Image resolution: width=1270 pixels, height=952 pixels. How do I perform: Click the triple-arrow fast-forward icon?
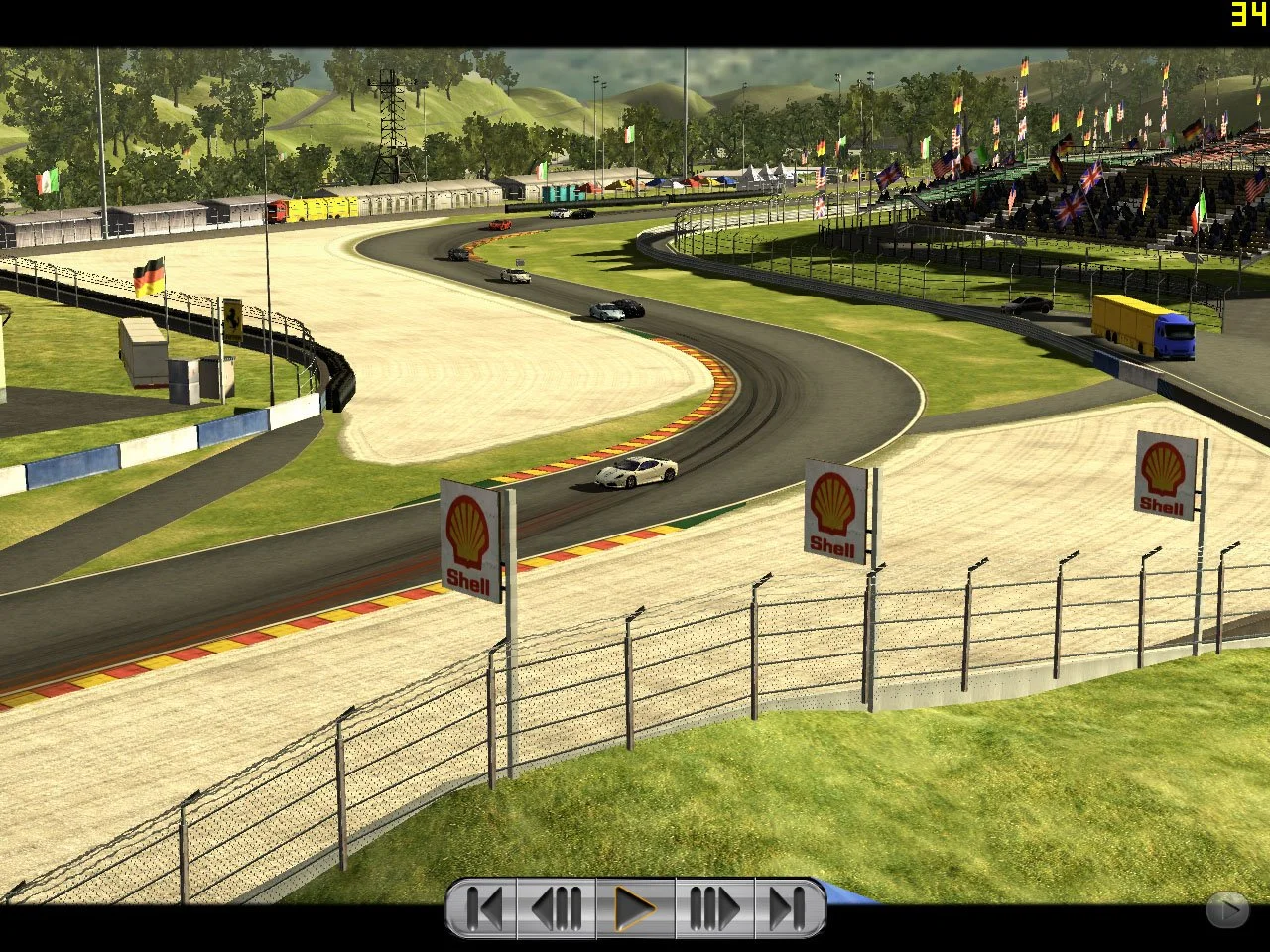(x=714, y=905)
